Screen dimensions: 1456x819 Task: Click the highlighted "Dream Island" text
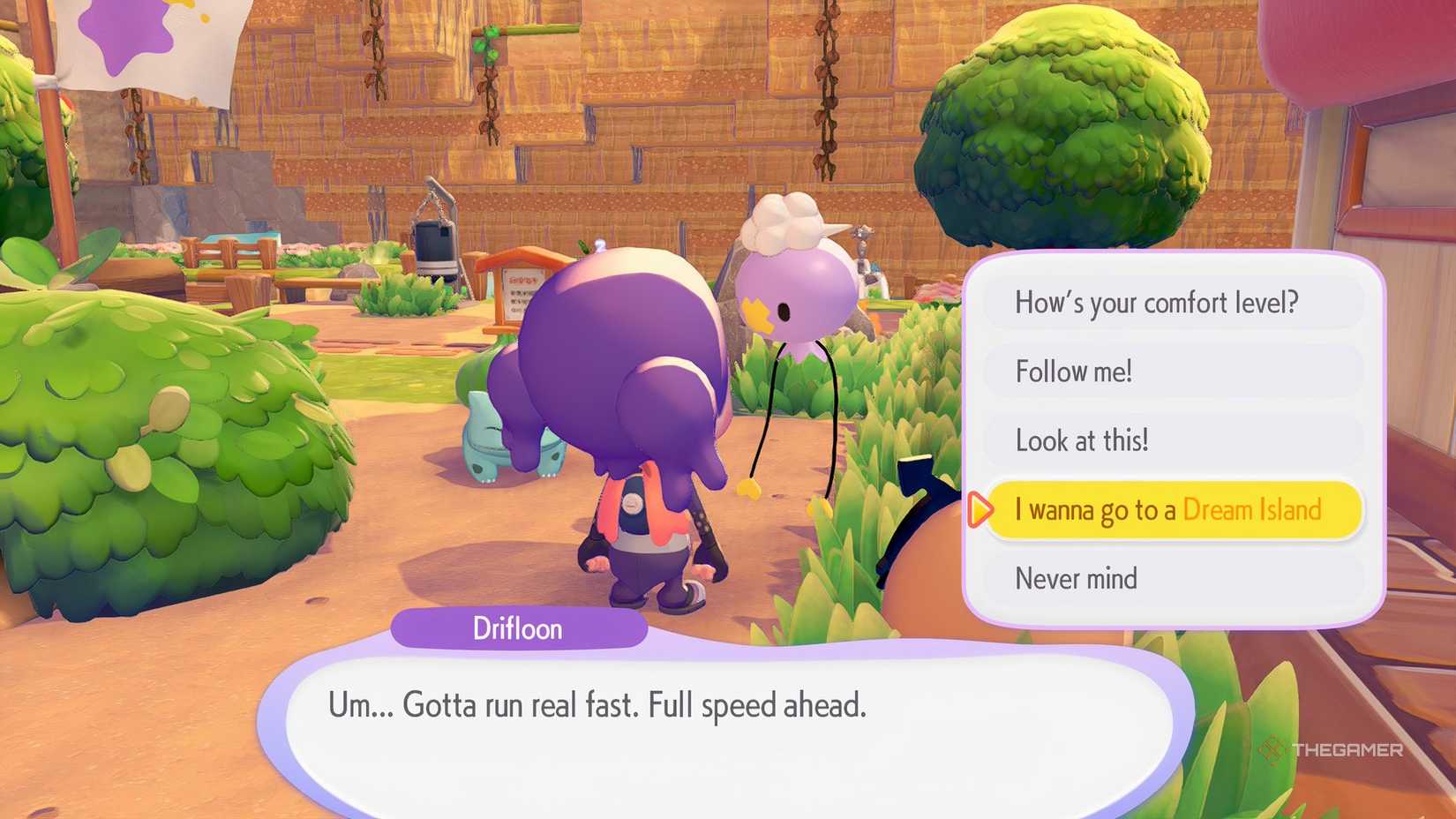click(1253, 509)
